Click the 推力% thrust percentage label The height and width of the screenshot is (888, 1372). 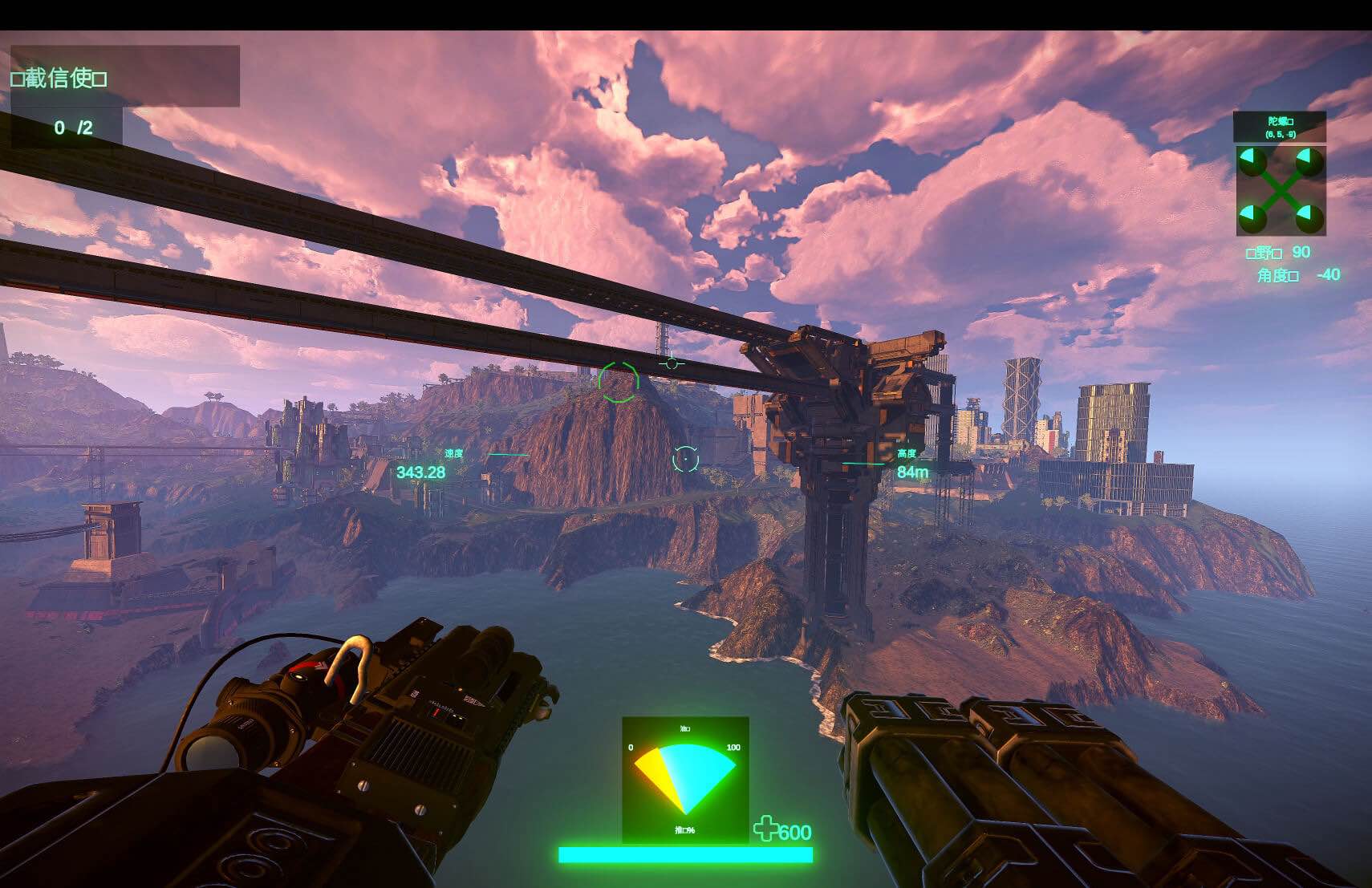(684, 829)
